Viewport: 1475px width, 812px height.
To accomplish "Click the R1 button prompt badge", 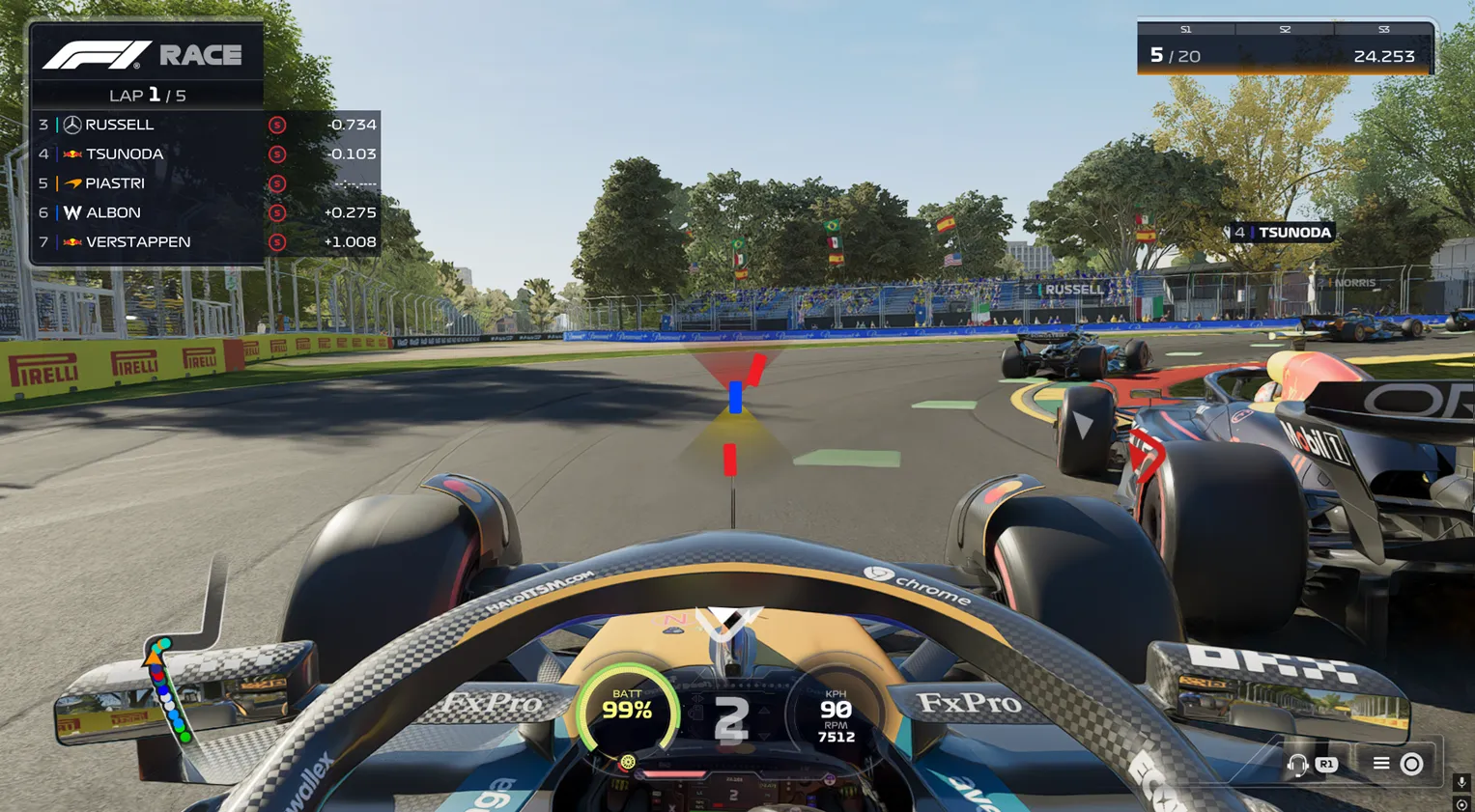I will 1324,763.
